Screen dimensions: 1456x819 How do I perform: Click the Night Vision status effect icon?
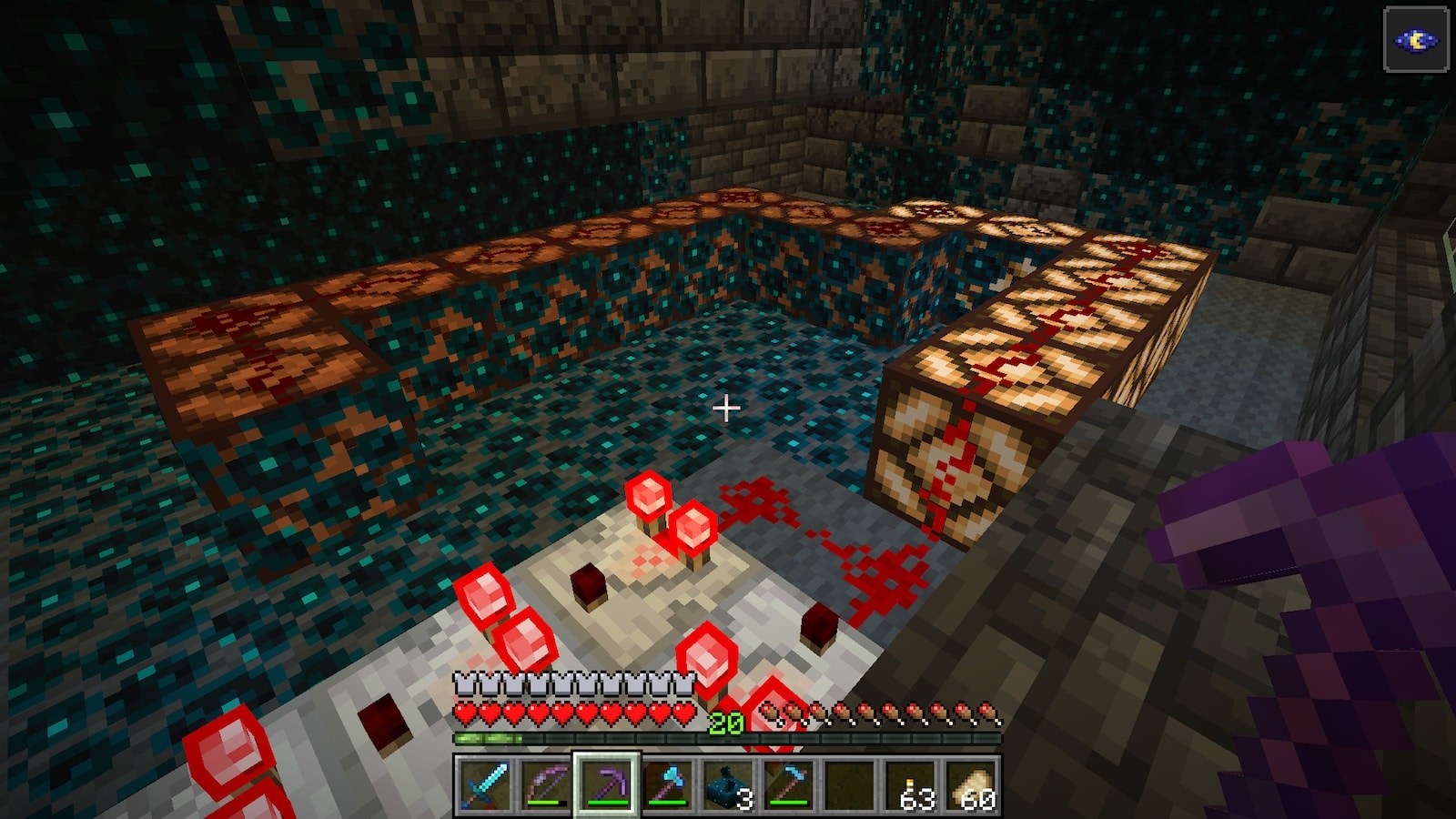point(1416,40)
